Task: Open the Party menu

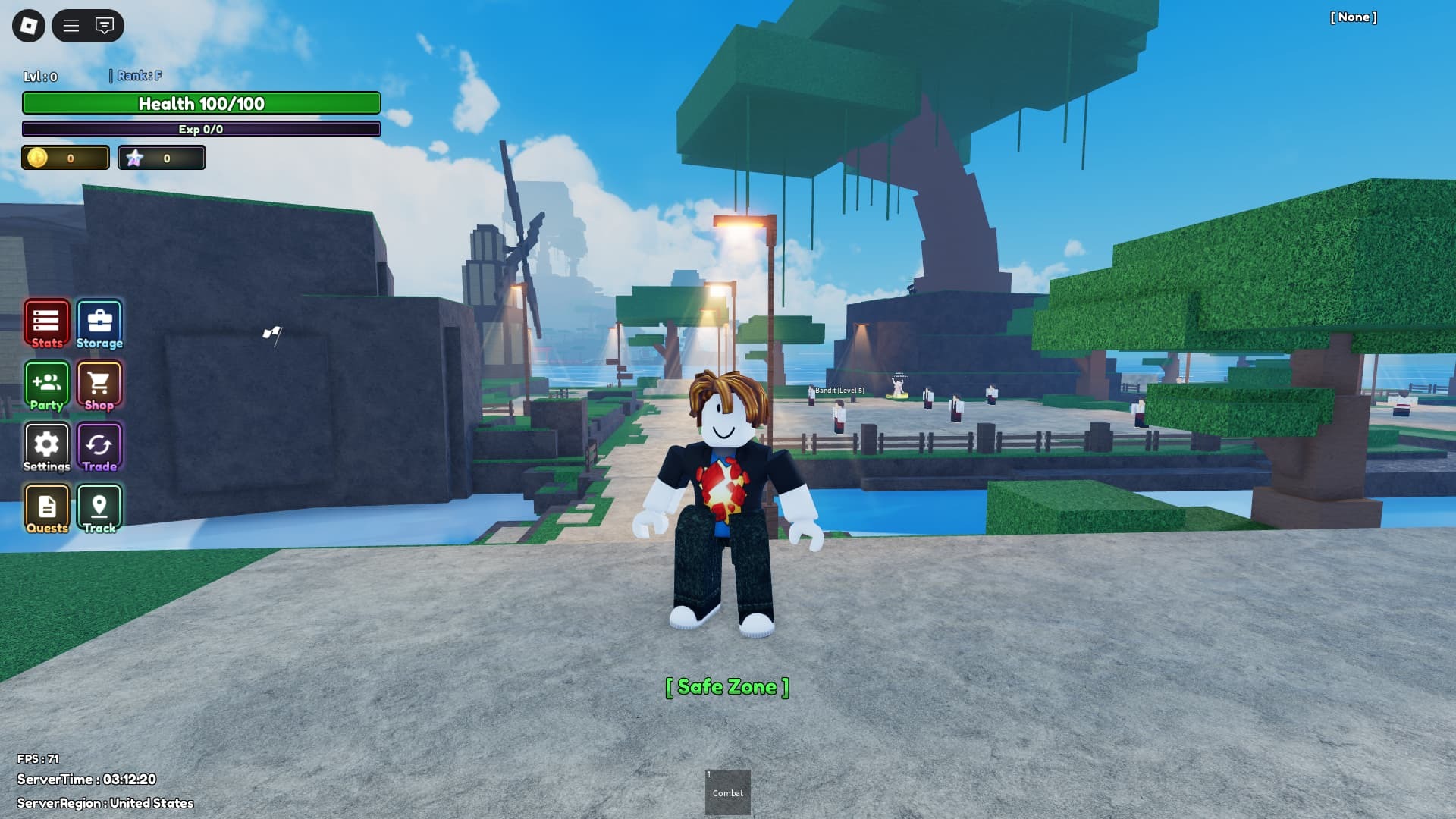Action: tap(46, 385)
